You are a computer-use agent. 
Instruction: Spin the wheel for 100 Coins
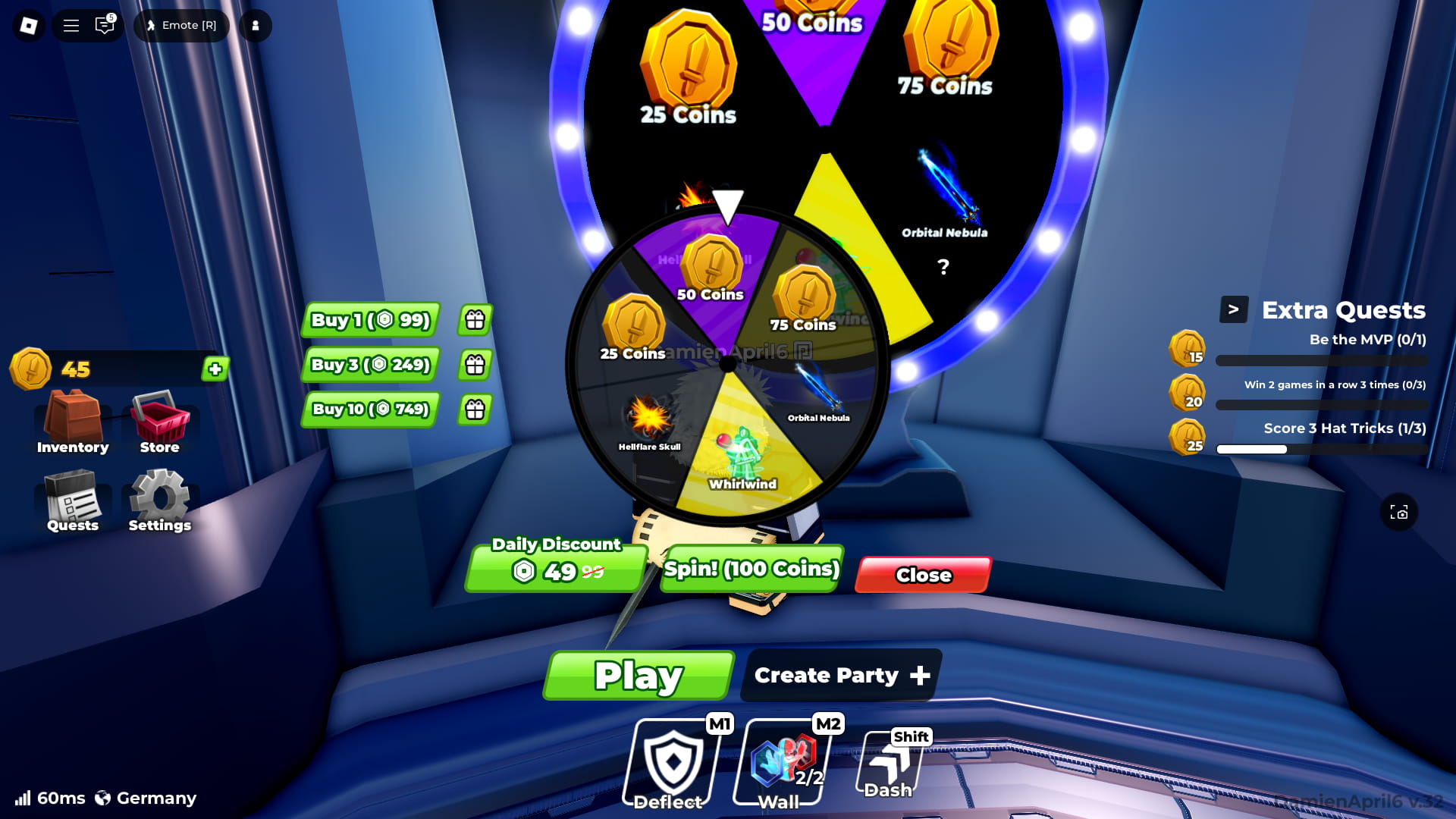click(750, 569)
